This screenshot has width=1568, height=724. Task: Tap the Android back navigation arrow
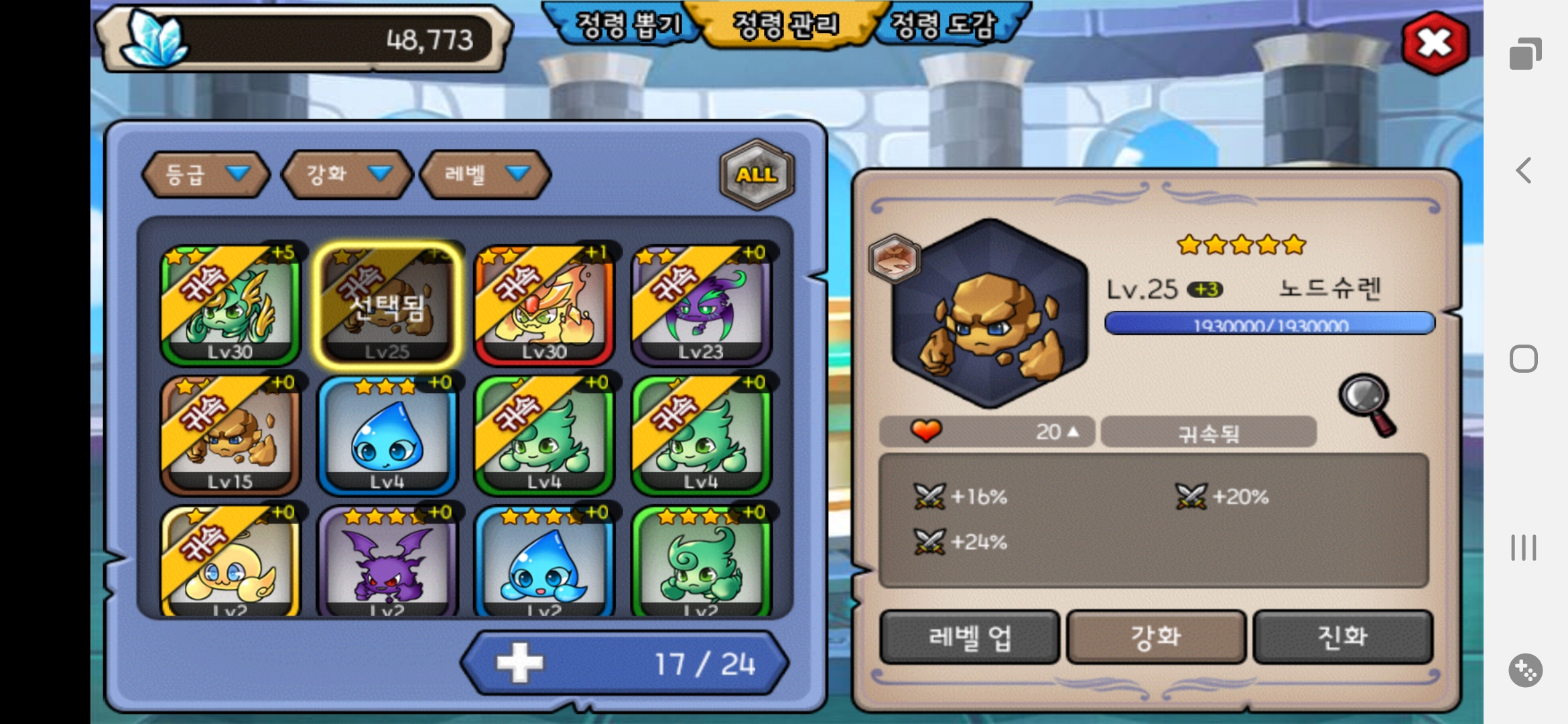1524,170
